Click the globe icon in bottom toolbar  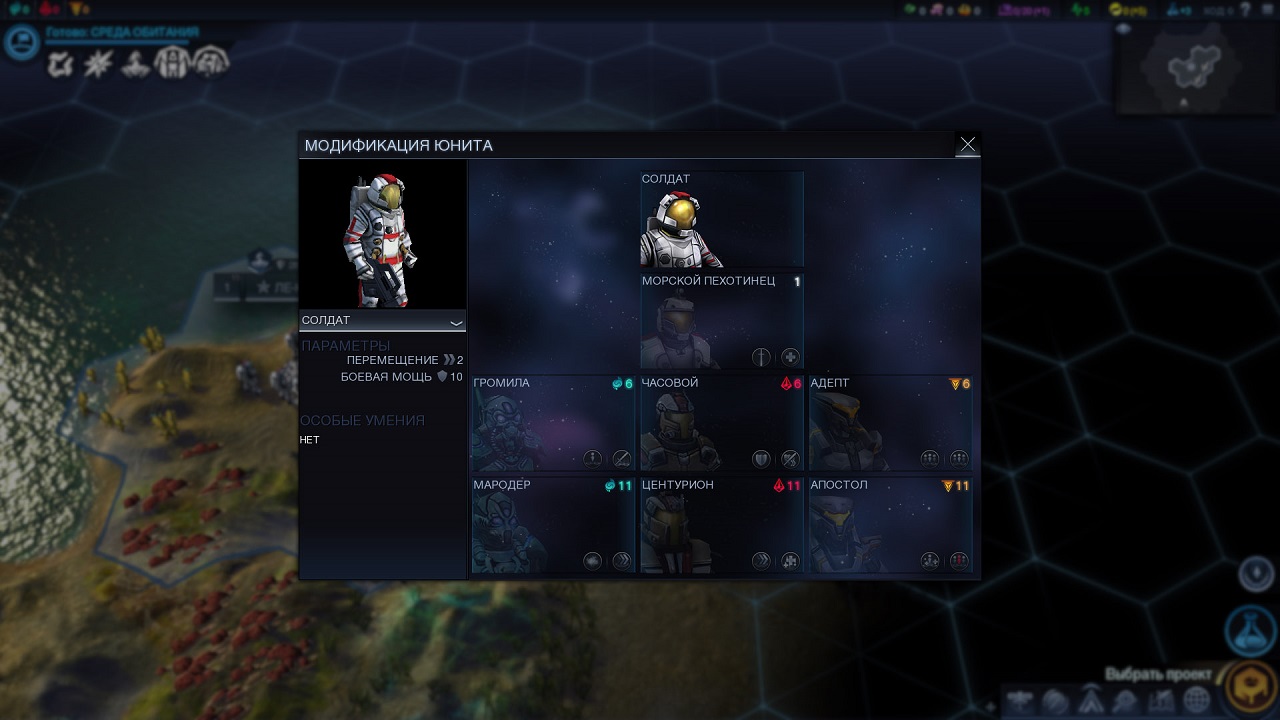(1196, 701)
